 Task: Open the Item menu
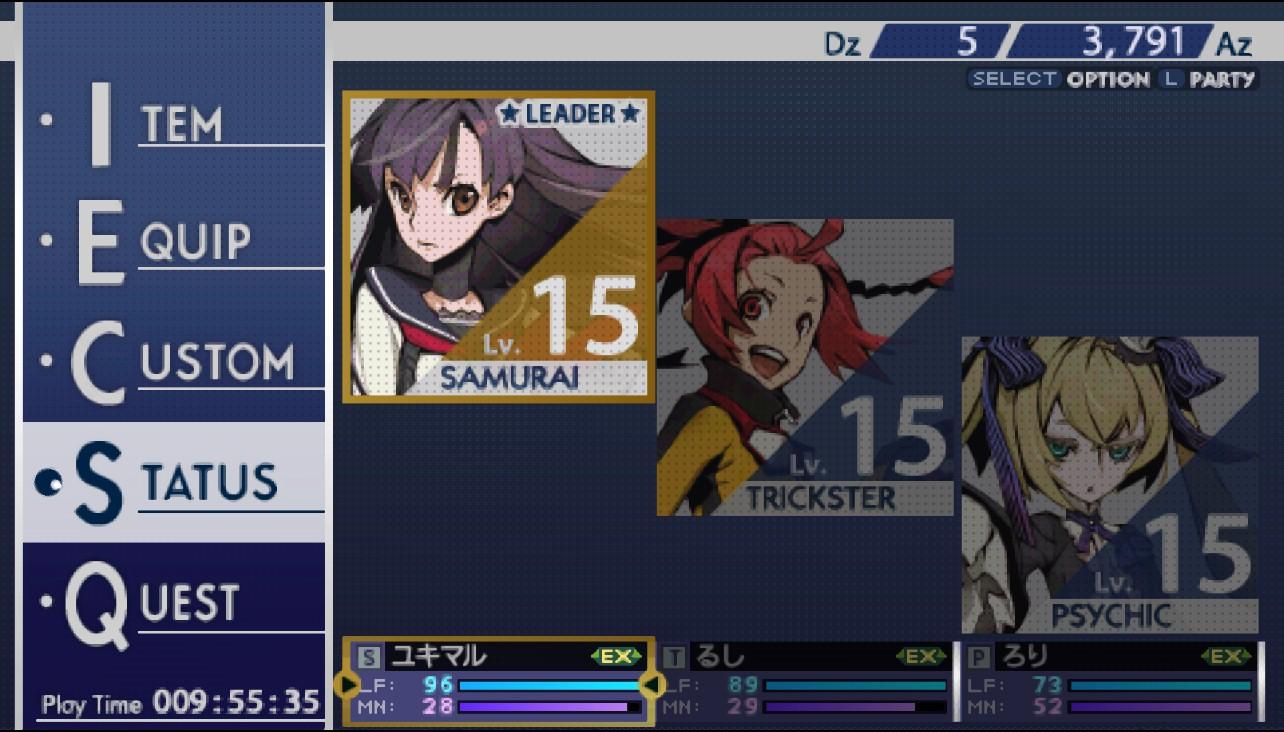[x=175, y=125]
